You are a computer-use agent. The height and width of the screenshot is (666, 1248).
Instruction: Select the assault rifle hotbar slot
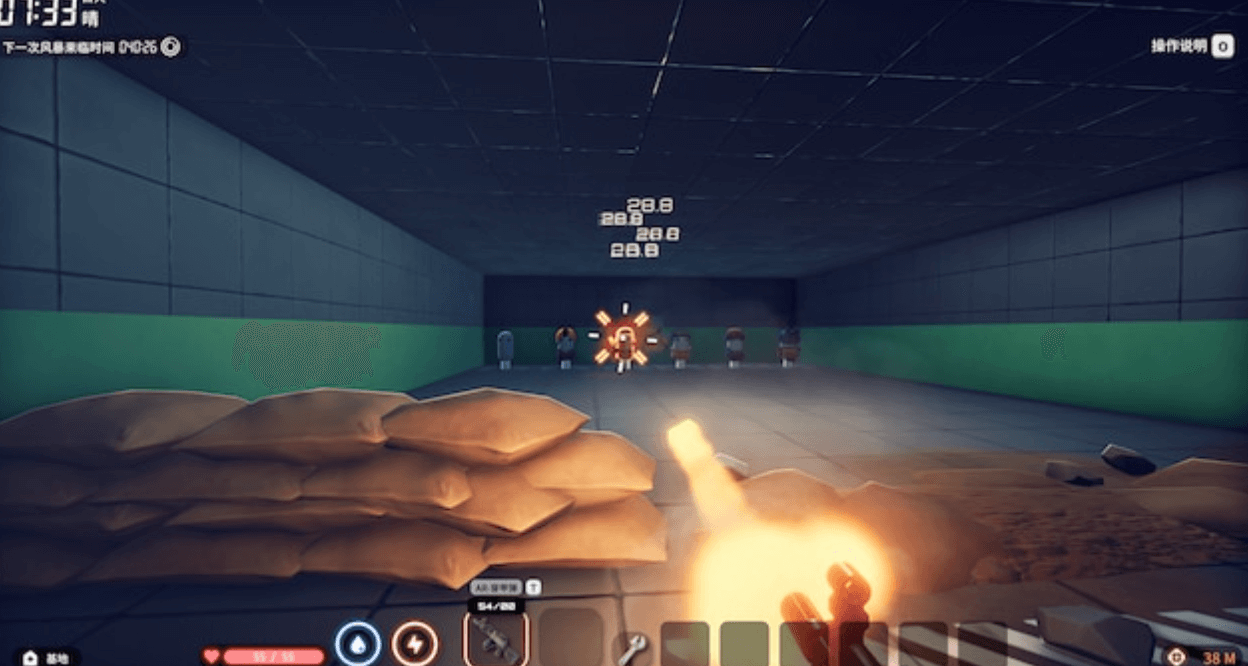pyautogui.click(x=496, y=637)
